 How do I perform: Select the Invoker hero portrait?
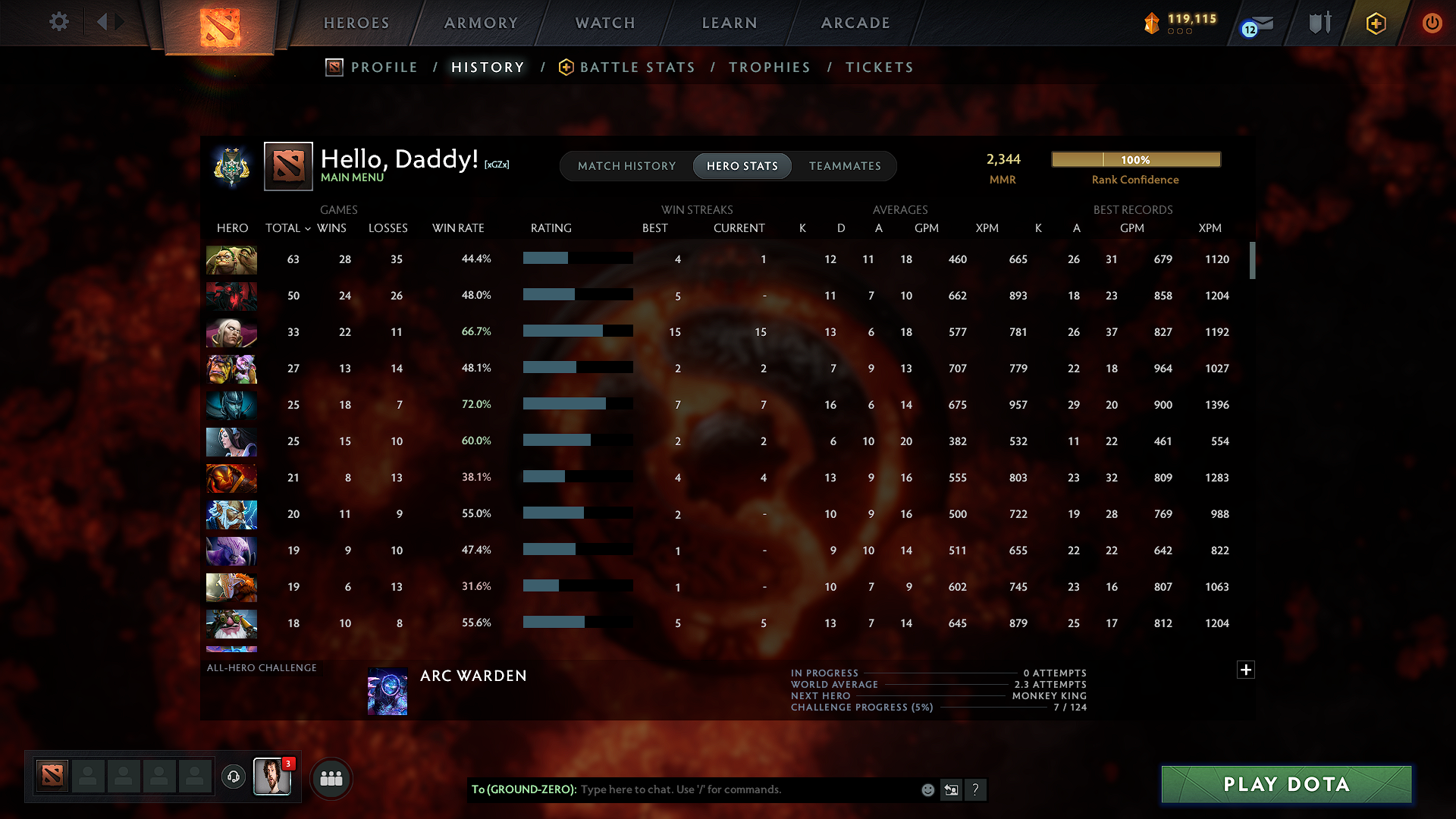click(231, 332)
